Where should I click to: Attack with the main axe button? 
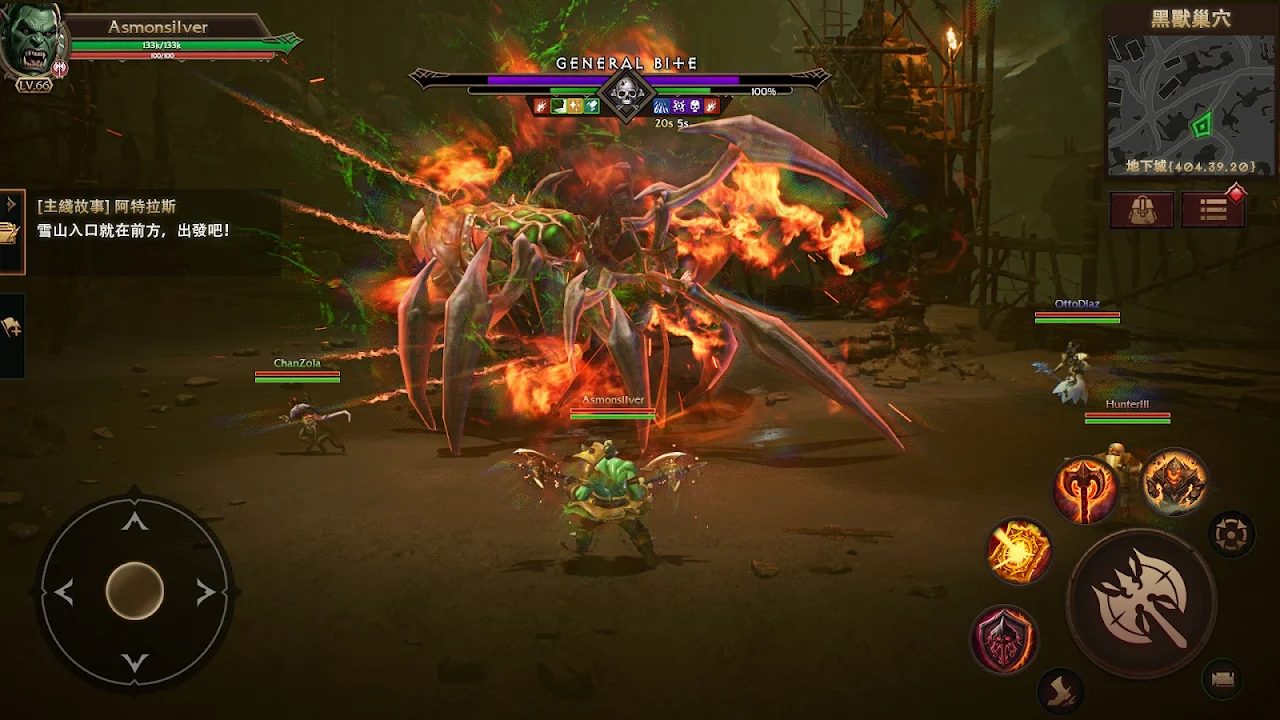pos(1141,603)
